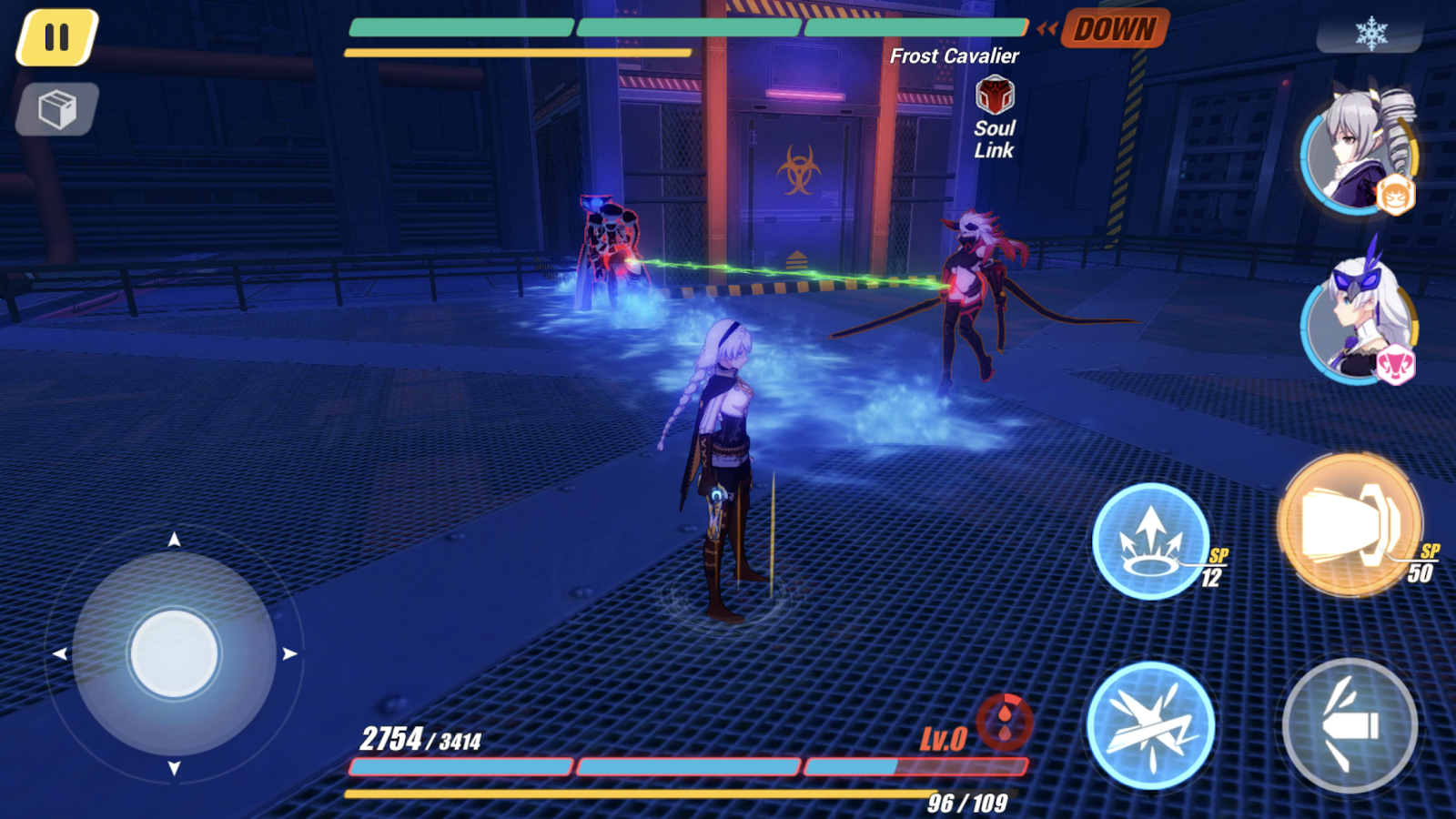1456x819 pixels.
Task: Tap the snowflake indicator at top right
Action: pos(1370,34)
